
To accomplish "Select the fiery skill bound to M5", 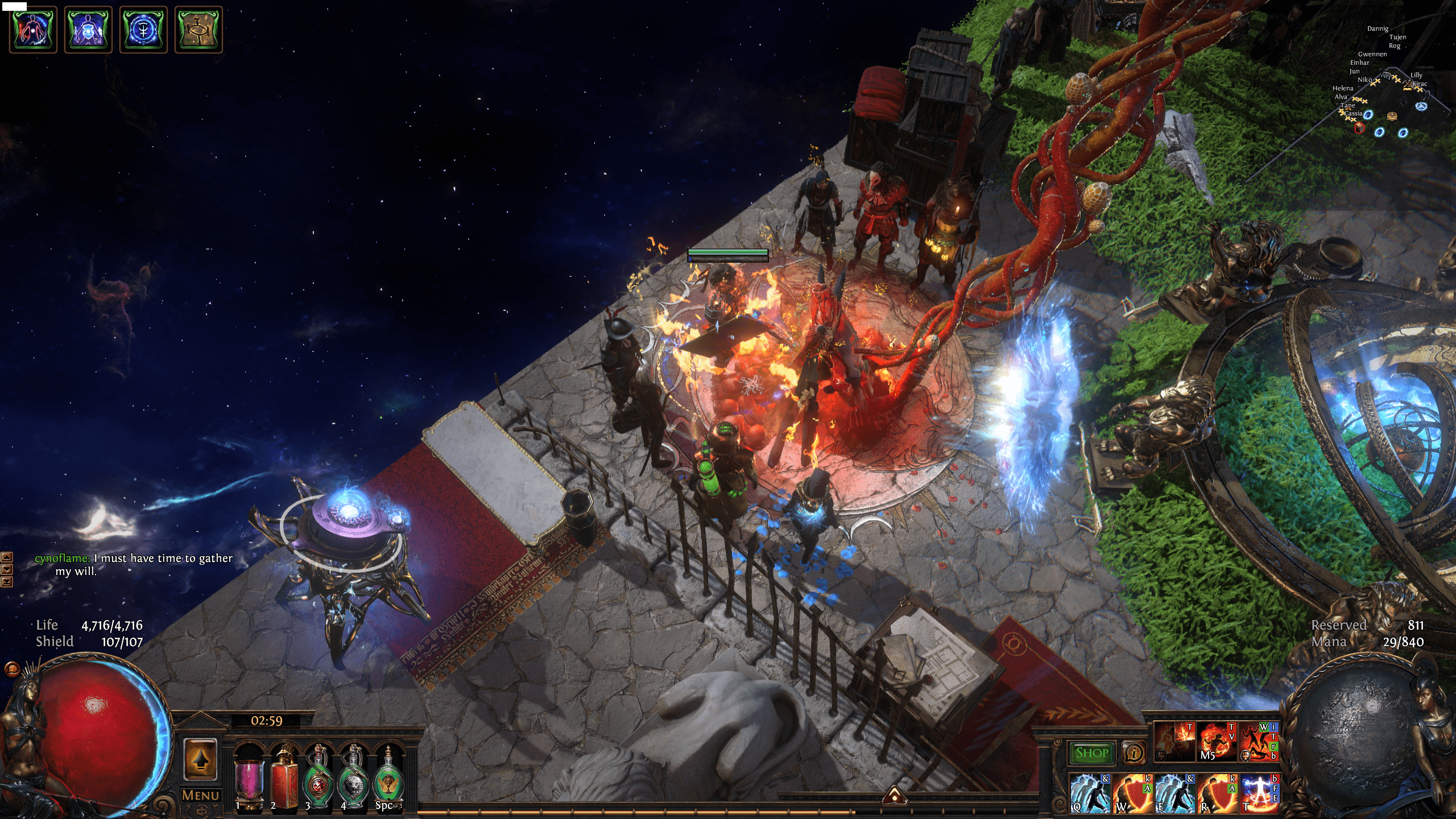I will pyautogui.click(x=1217, y=742).
